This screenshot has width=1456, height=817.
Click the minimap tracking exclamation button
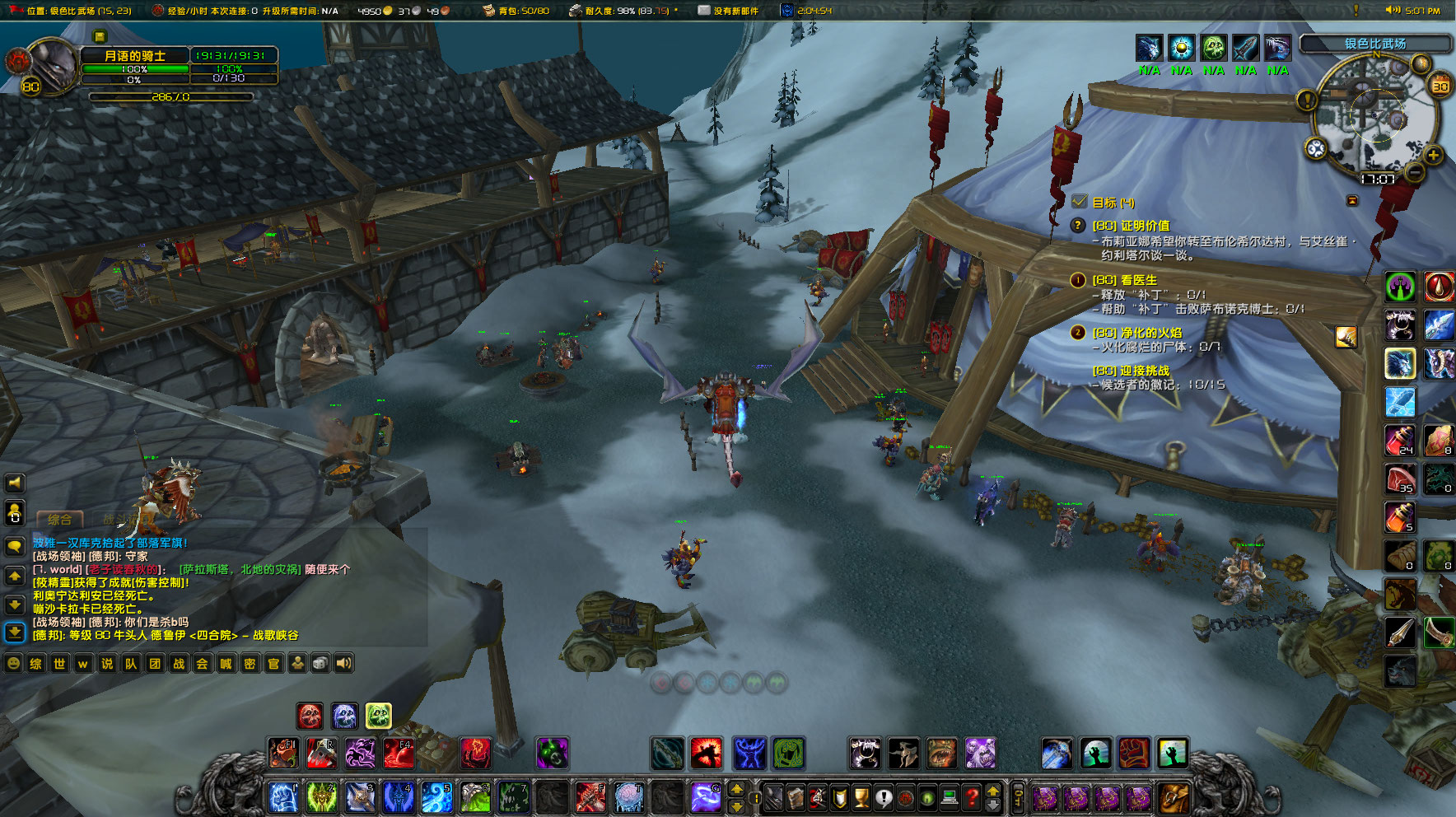pos(1307,100)
